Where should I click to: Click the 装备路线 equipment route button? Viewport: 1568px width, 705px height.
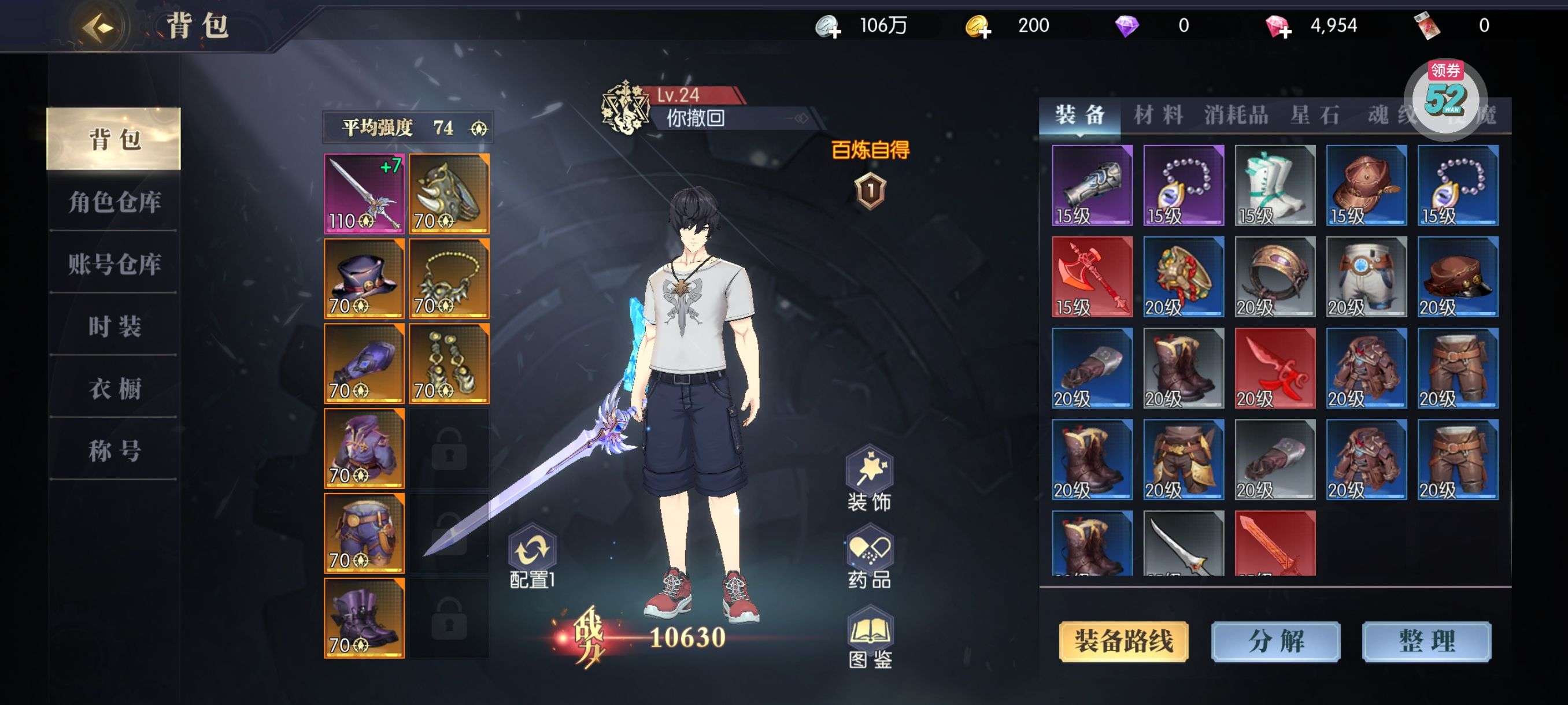click(1123, 641)
